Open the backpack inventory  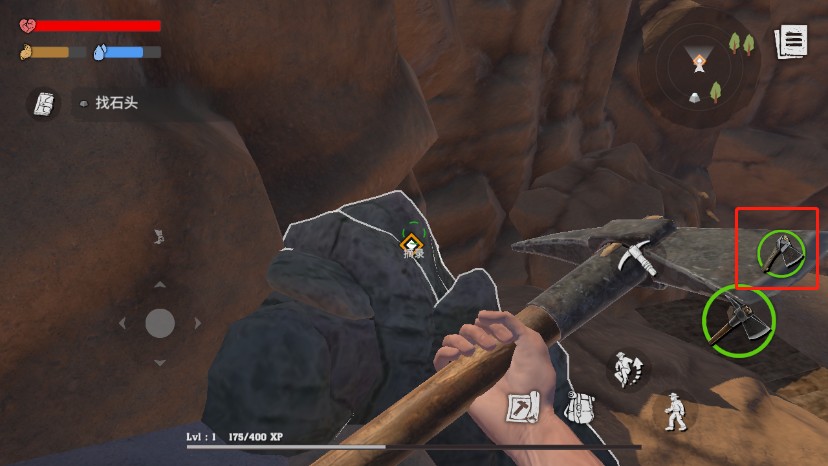579,408
